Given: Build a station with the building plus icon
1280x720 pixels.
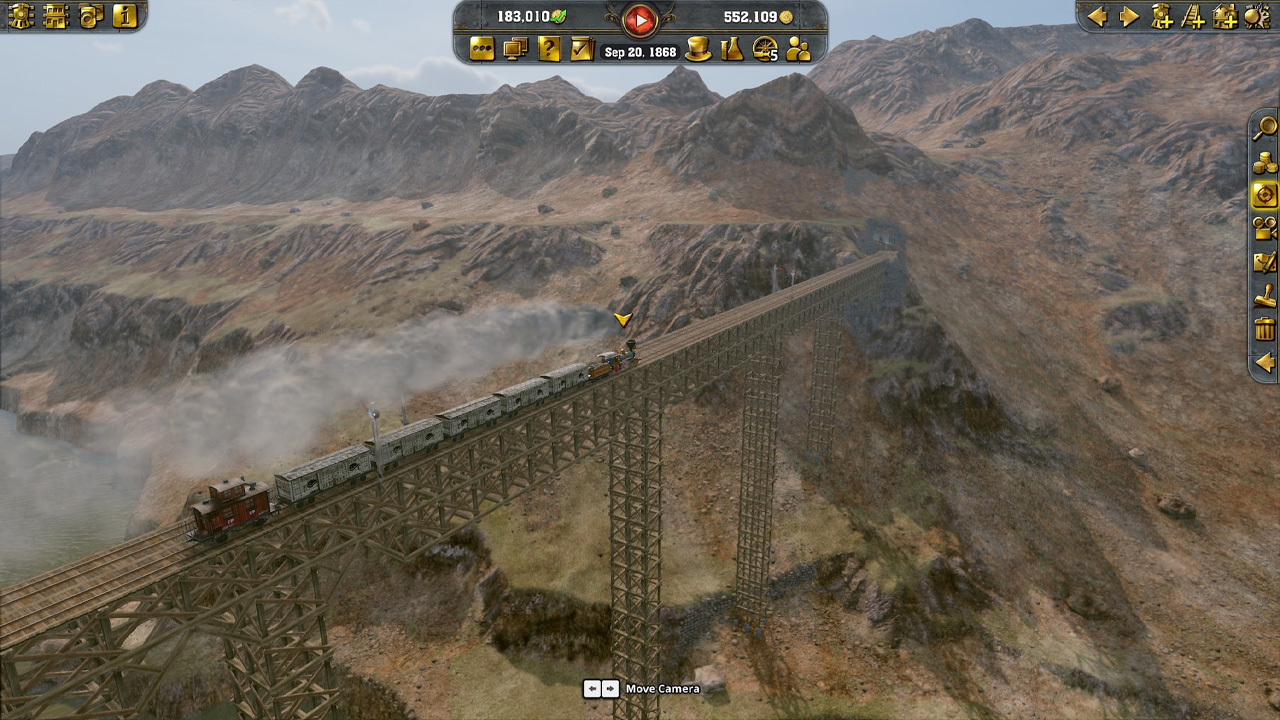Looking at the screenshot, I should pyautogui.click(x=1225, y=16).
